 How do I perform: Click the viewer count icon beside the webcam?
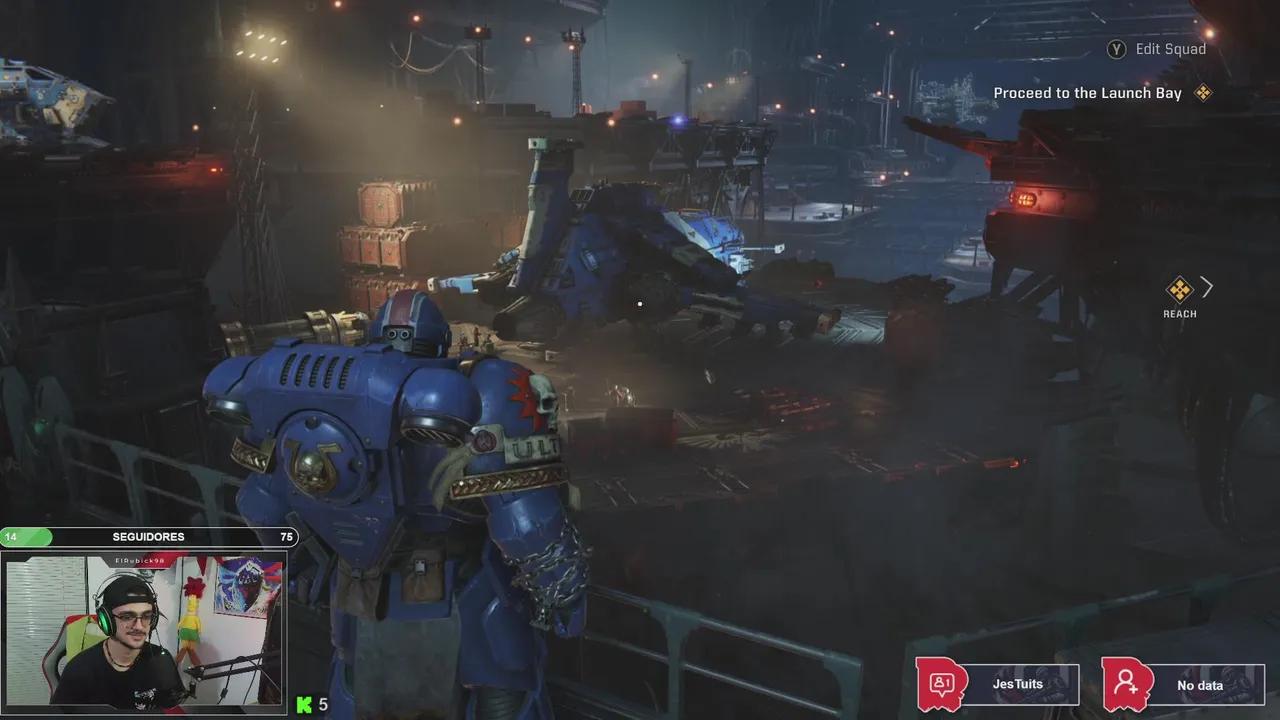(305, 705)
